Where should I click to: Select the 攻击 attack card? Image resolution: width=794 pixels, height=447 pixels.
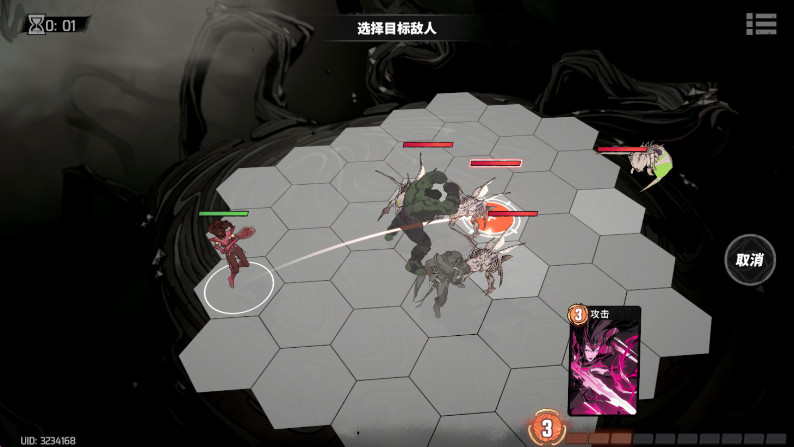(x=603, y=361)
